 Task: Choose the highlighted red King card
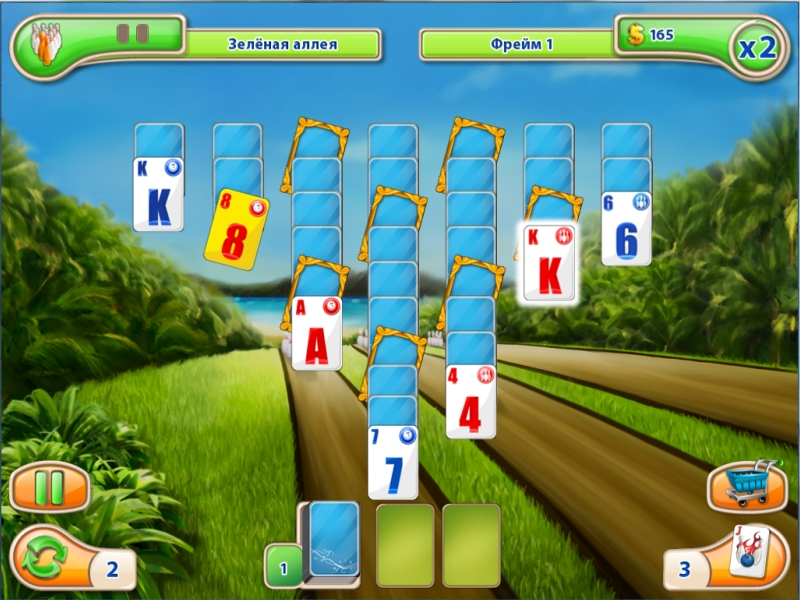[549, 263]
